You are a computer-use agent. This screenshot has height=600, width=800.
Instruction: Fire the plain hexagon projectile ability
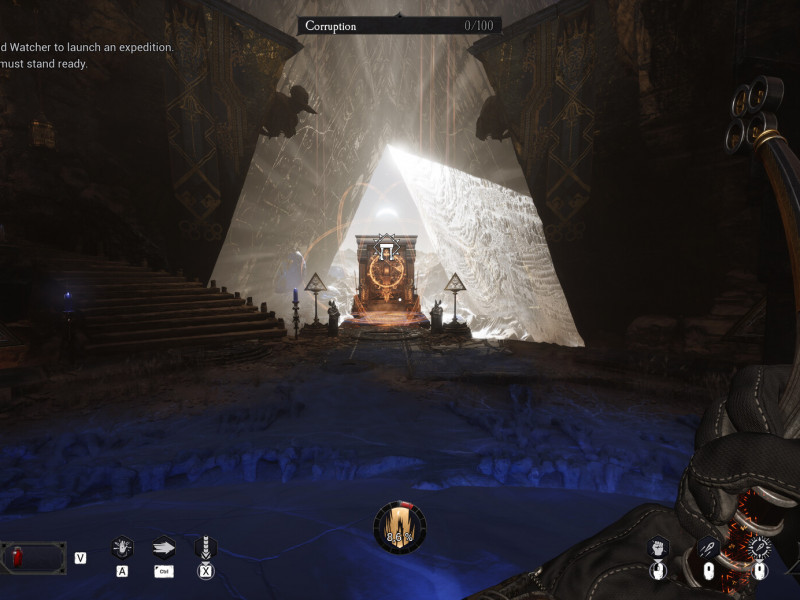pyautogui.click(x=708, y=547)
